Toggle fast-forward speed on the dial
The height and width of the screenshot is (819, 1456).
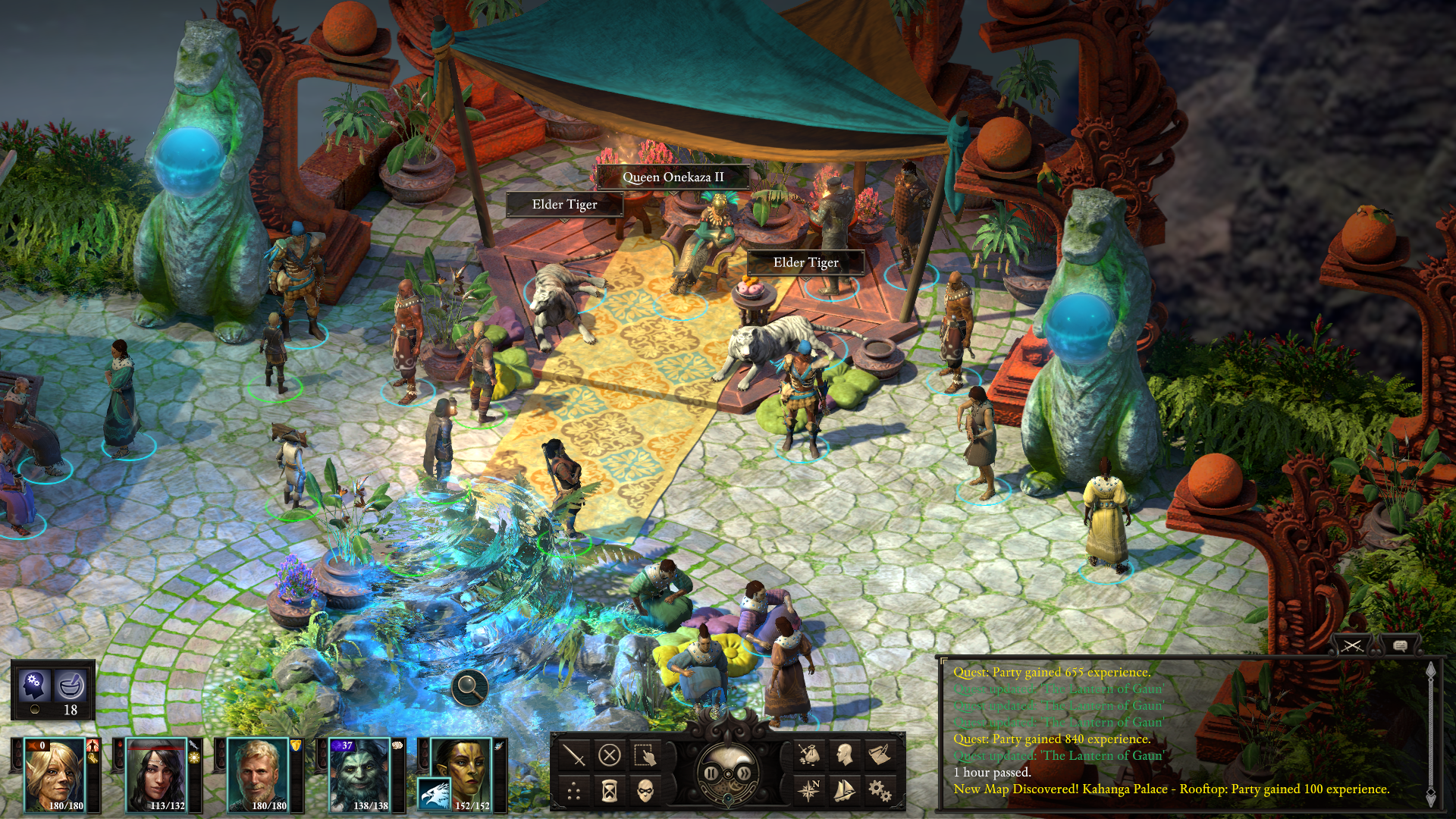[x=745, y=773]
